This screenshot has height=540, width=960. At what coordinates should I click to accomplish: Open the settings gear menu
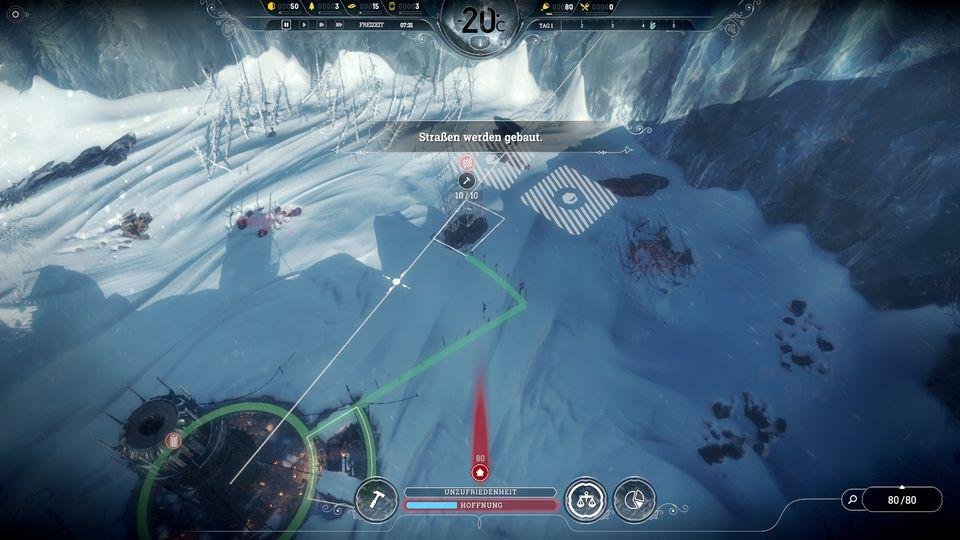tap(14, 14)
